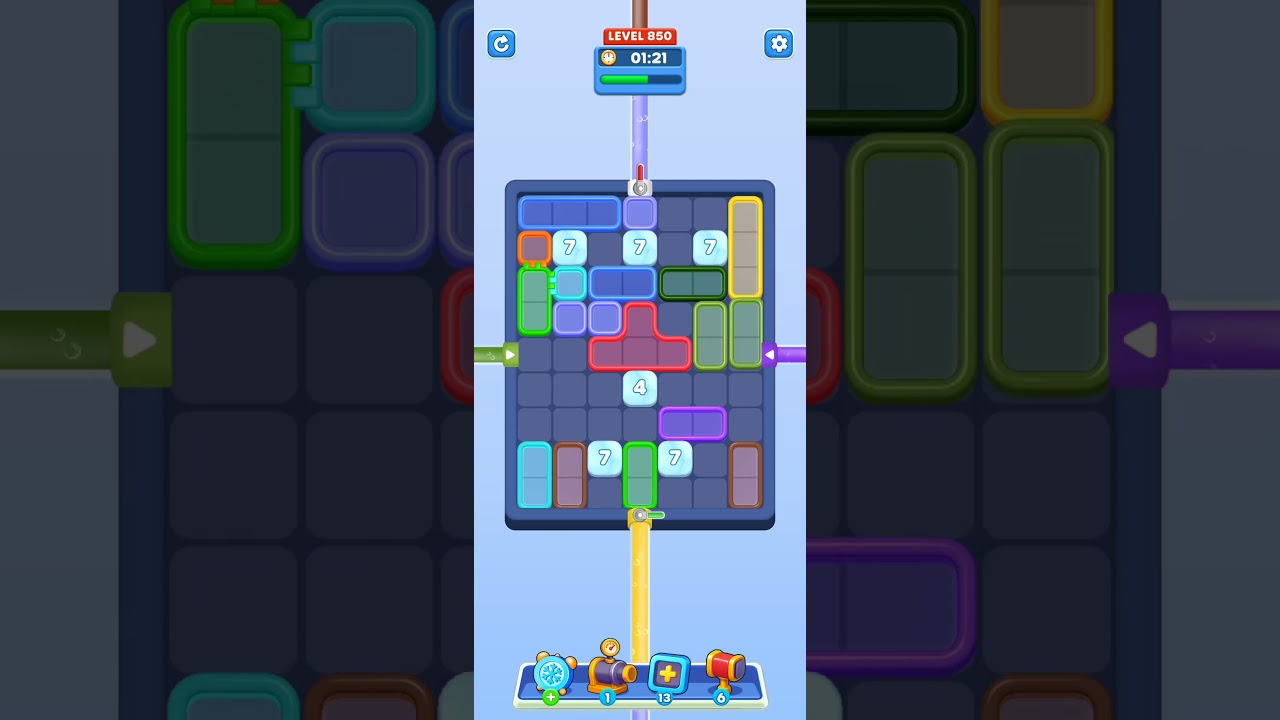Select the LEVEL 850 banner
This screenshot has height=720, width=1280.
pos(640,35)
